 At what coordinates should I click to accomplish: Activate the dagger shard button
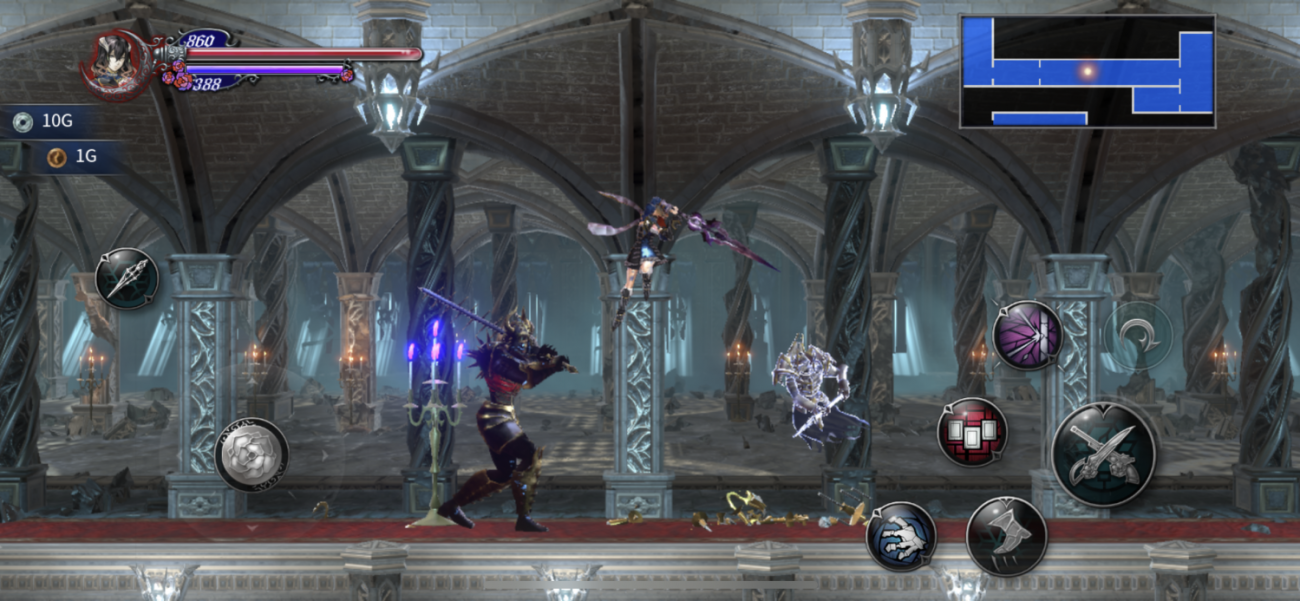point(127,278)
